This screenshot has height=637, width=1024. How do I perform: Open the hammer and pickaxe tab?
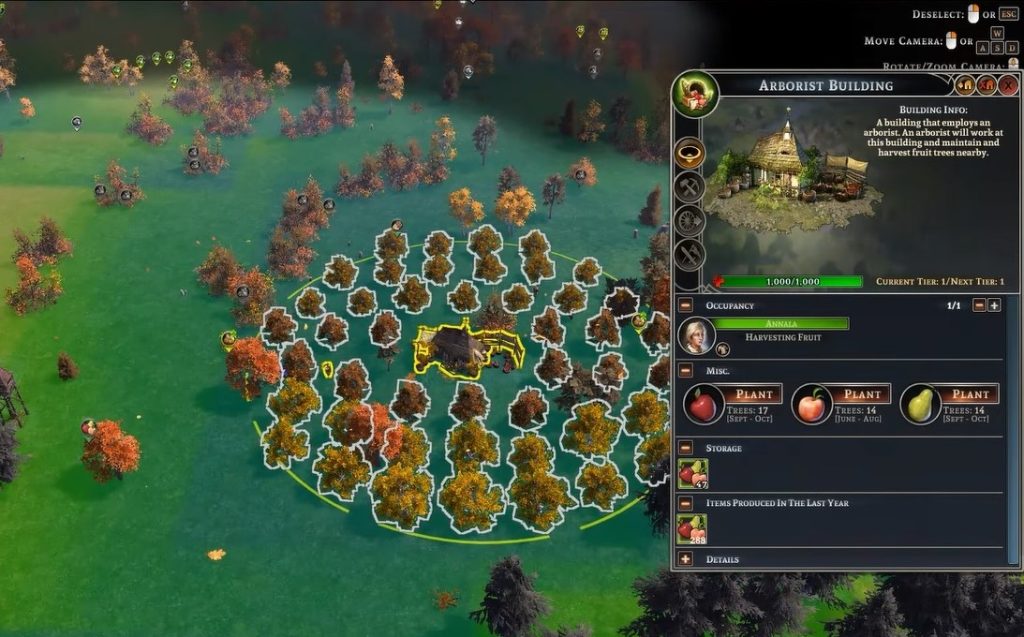pyautogui.click(x=690, y=186)
